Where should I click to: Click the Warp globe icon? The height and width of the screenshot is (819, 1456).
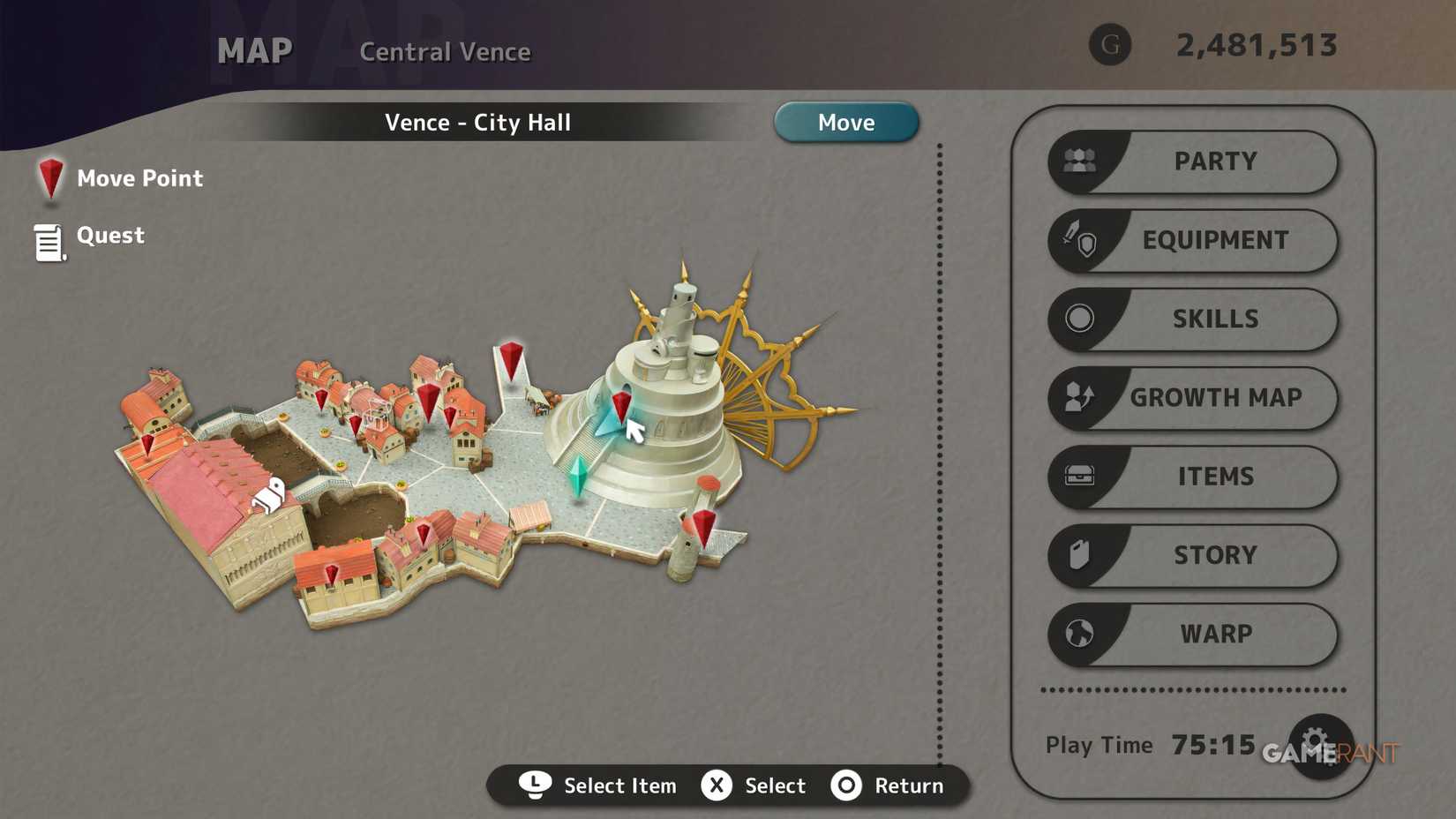coord(1078,634)
